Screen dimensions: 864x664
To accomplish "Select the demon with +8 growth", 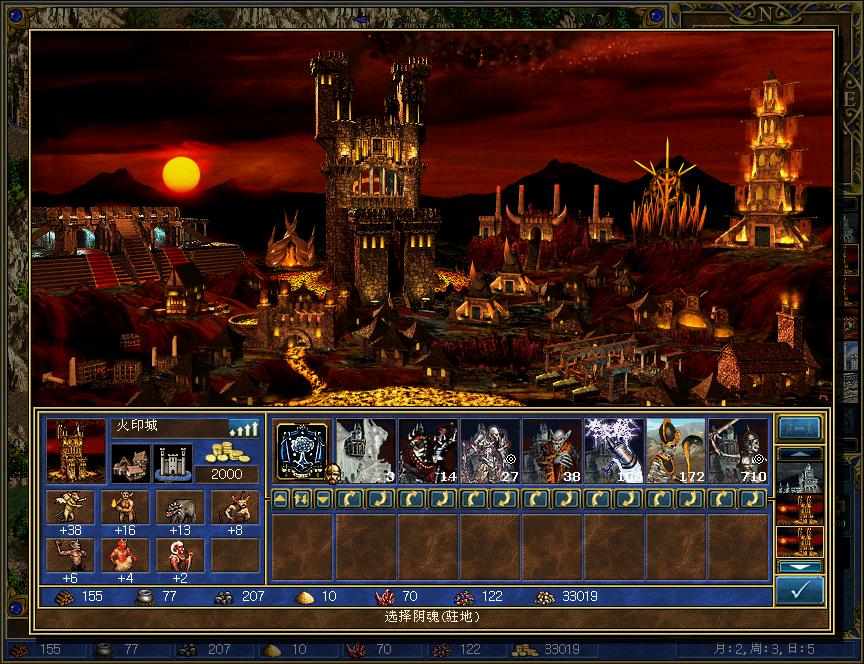I will click(x=235, y=508).
